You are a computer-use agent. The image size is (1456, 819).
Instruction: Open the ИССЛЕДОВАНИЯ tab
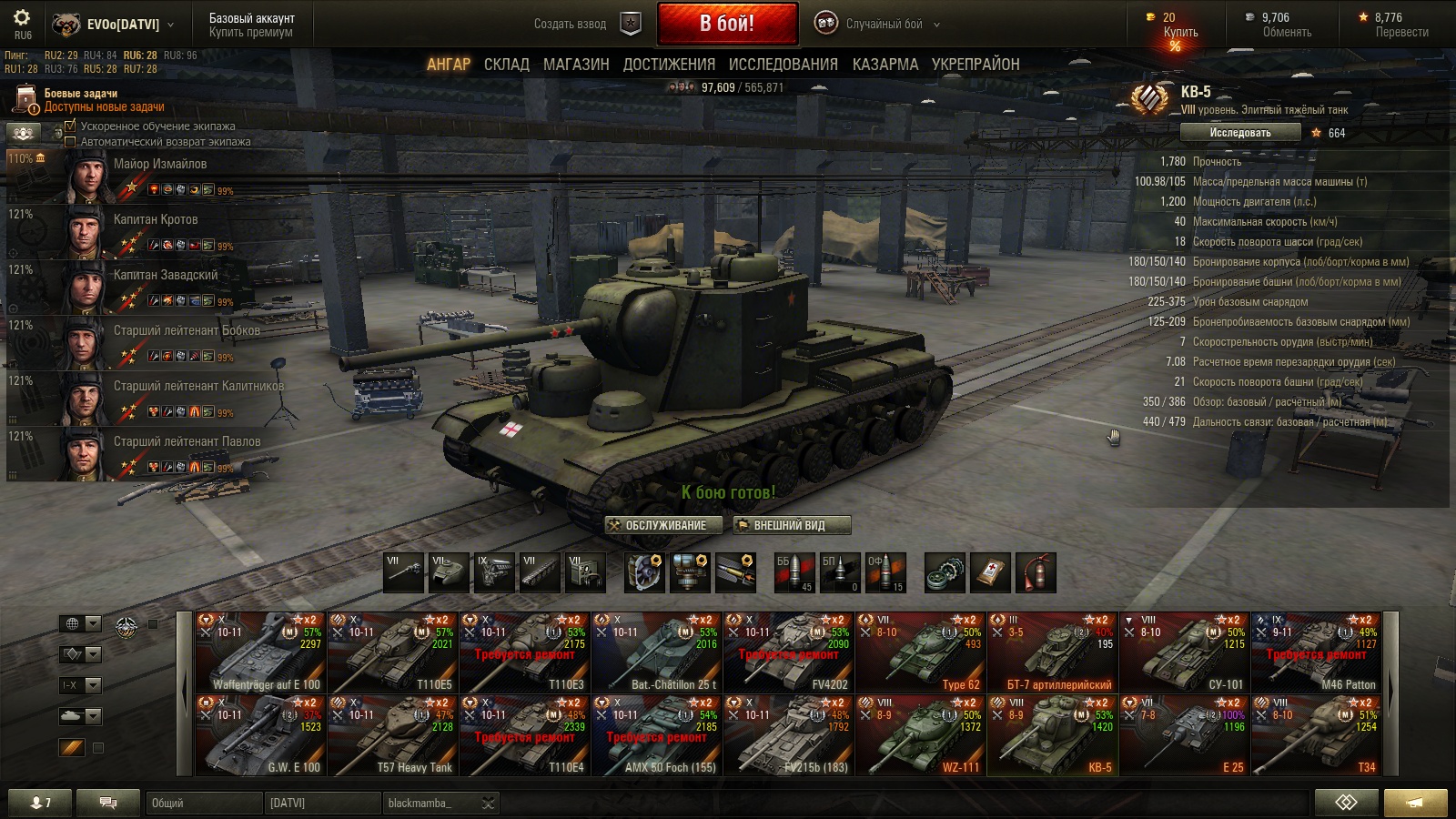tap(783, 65)
